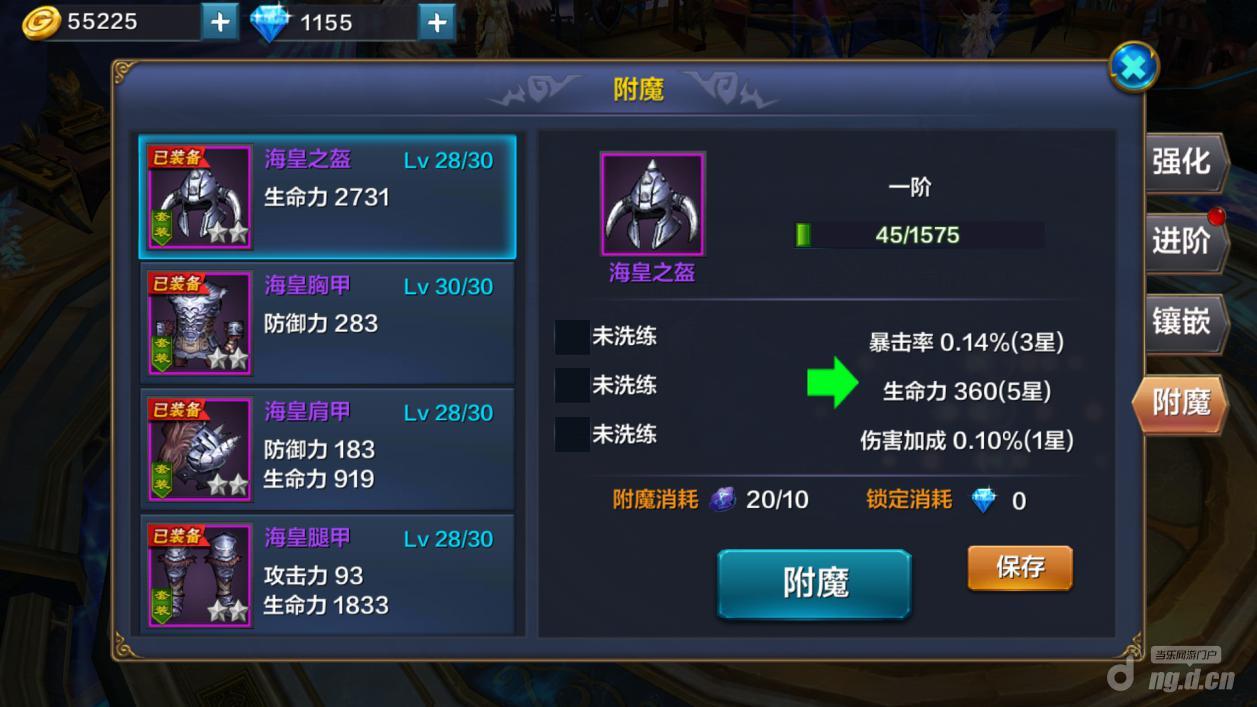Image resolution: width=1257 pixels, height=707 pixels.
Task: Start enchanting with the large 附魔 button
Action: point(814,583)
